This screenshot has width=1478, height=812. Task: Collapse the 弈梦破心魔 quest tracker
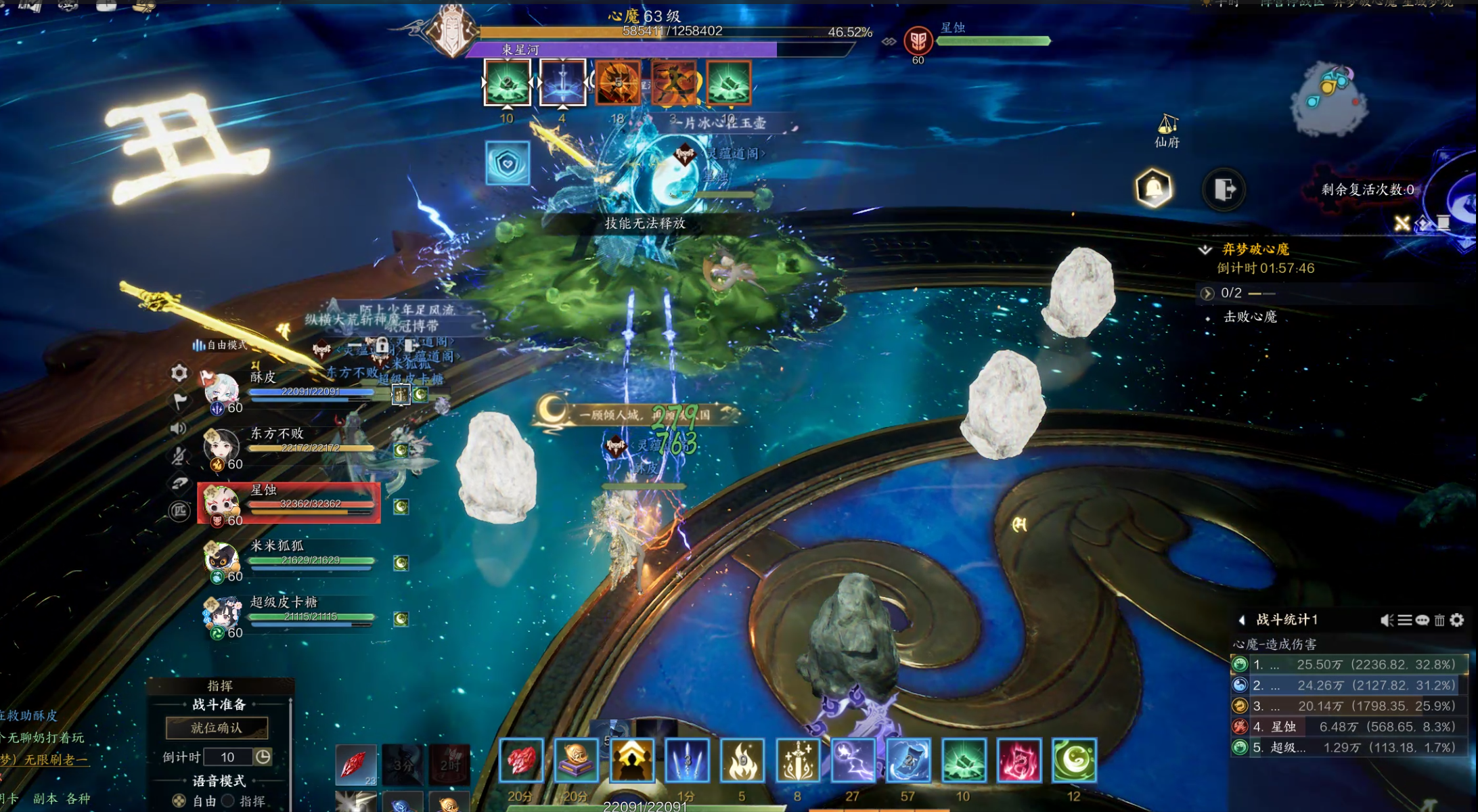pos(1205,250)
